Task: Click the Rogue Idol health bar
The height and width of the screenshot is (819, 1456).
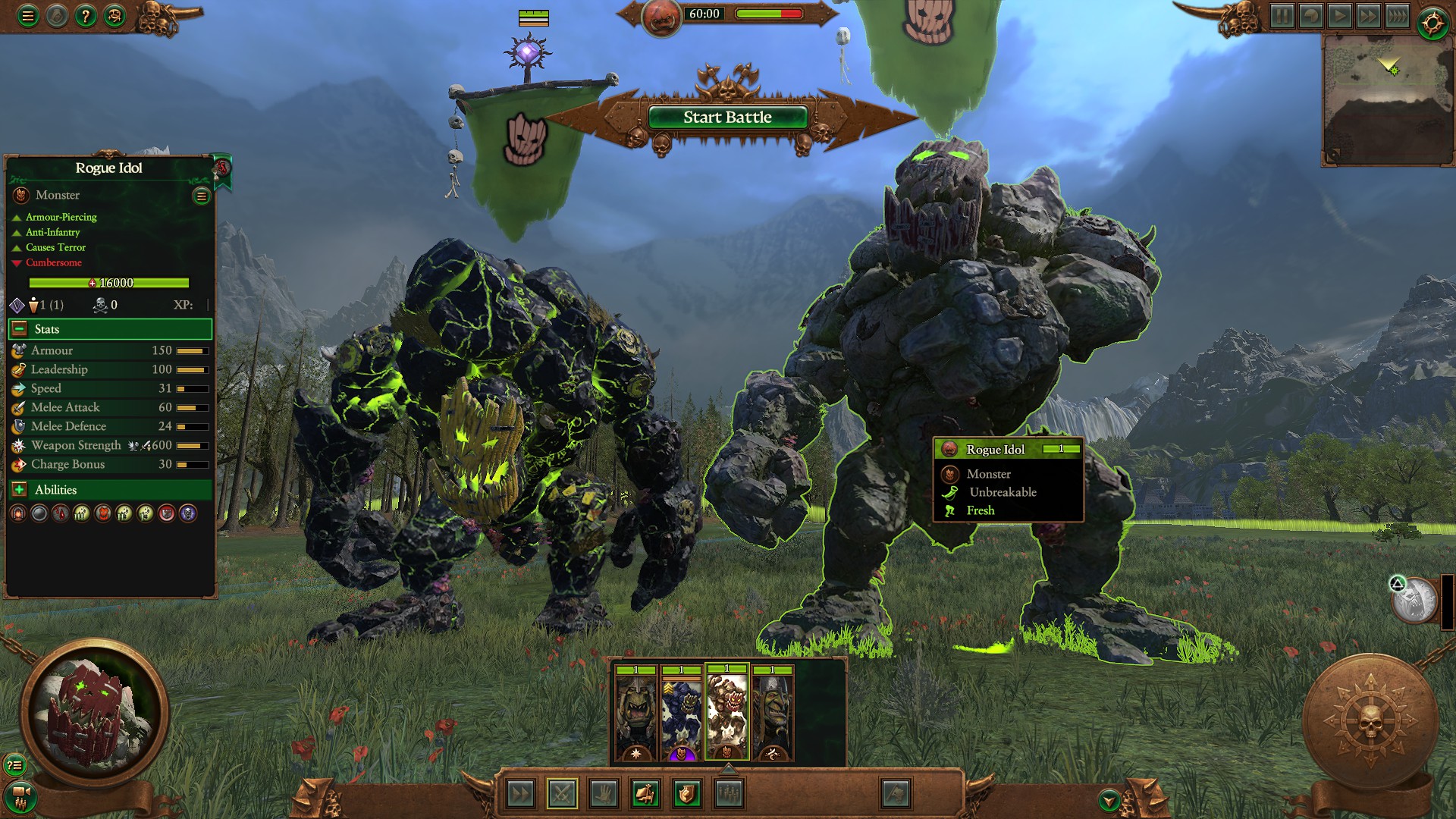Action: 108,282
